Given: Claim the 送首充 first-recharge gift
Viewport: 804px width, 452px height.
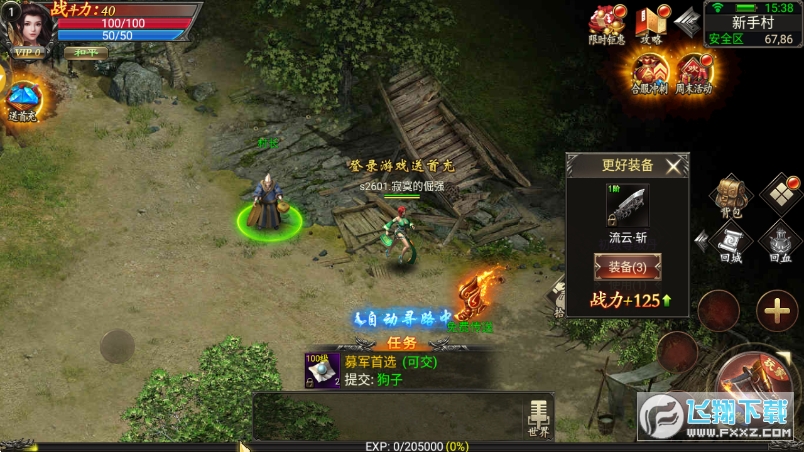Looking at the screenshot, I should [x=22, y=100].
